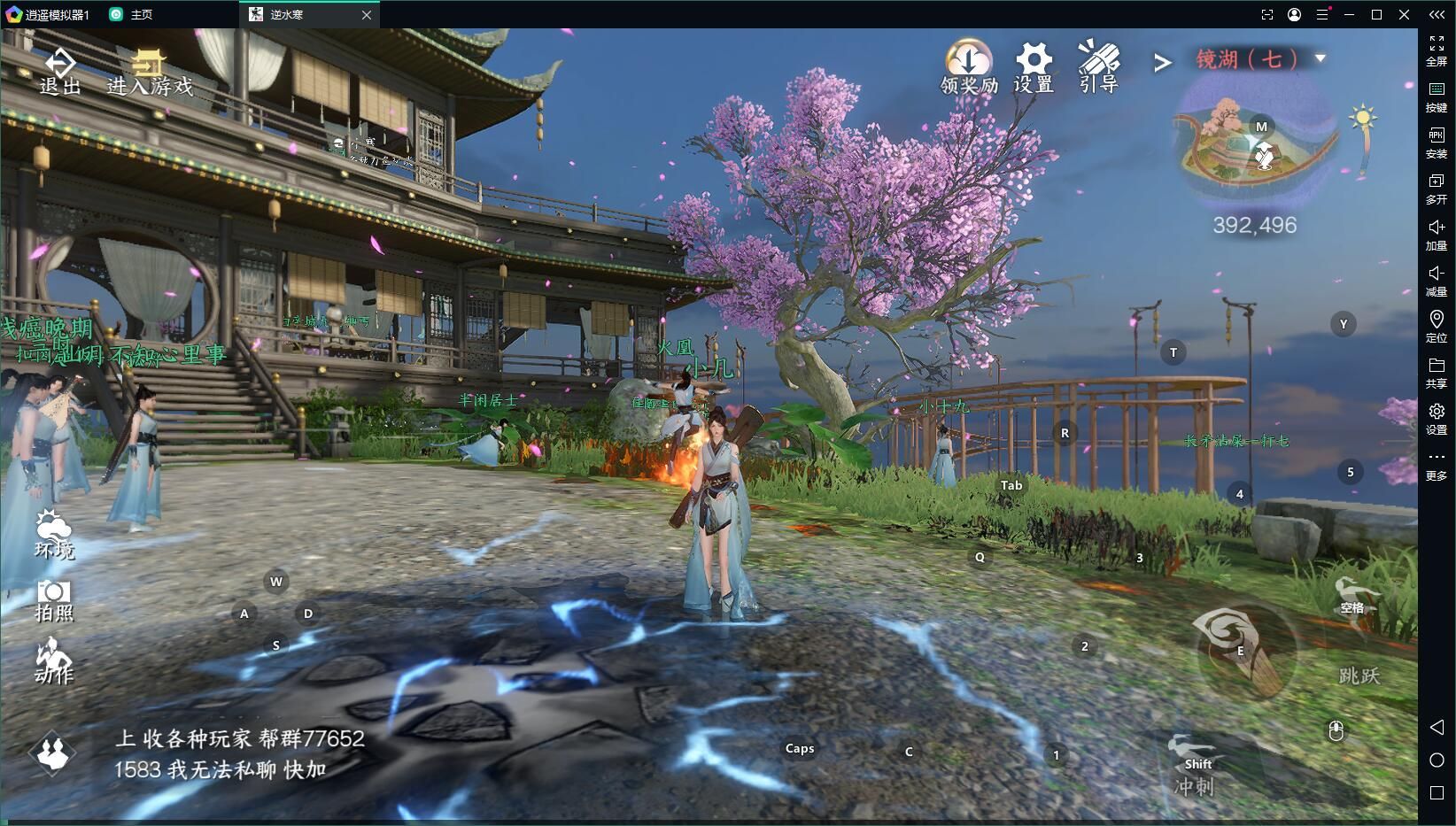The height and width of the screenshot is (826, 1456).
Task: Open the chat message box
Action: (239, 754)
